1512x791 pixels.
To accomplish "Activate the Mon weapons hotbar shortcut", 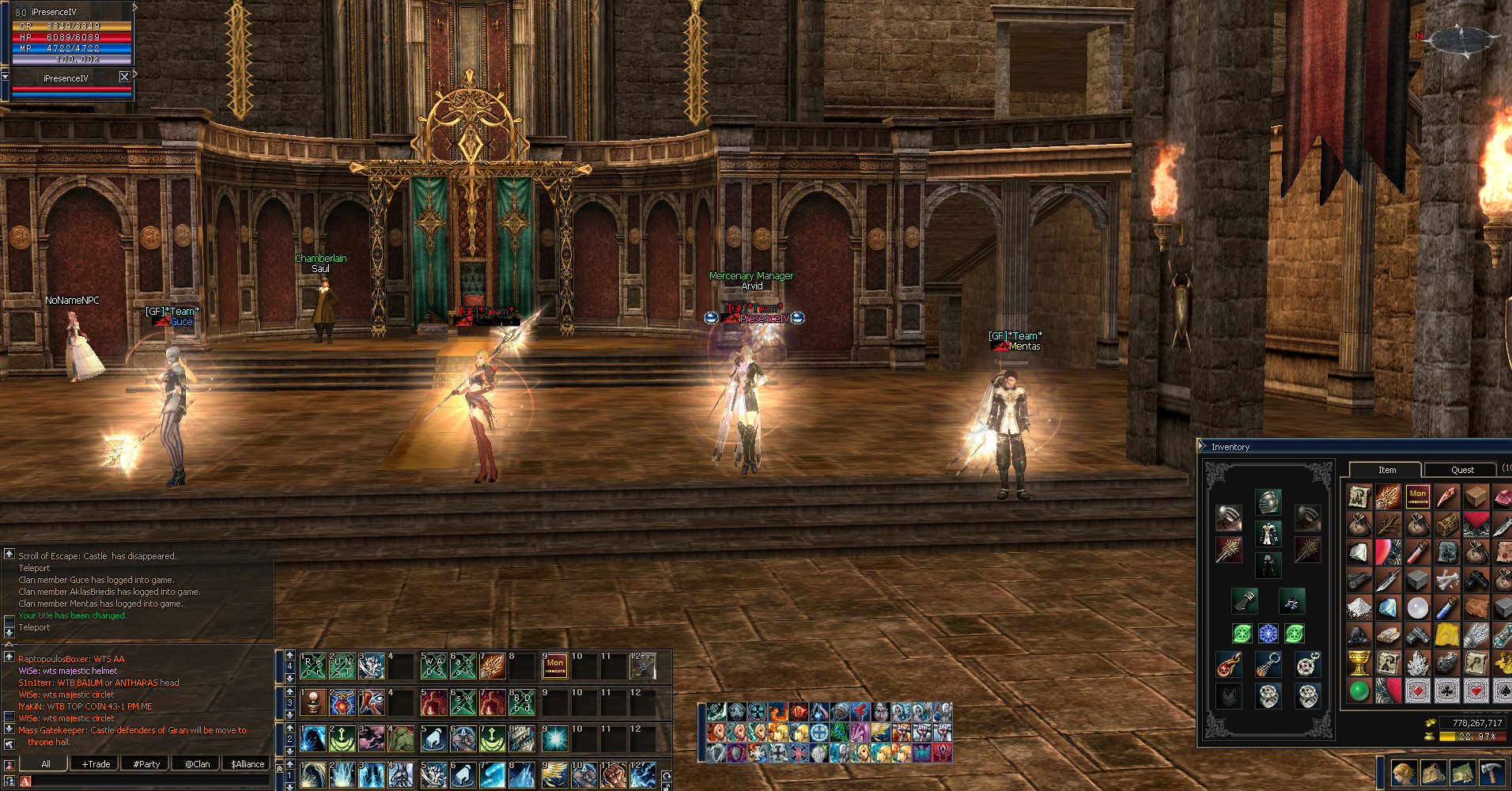I will coord(555,666).
